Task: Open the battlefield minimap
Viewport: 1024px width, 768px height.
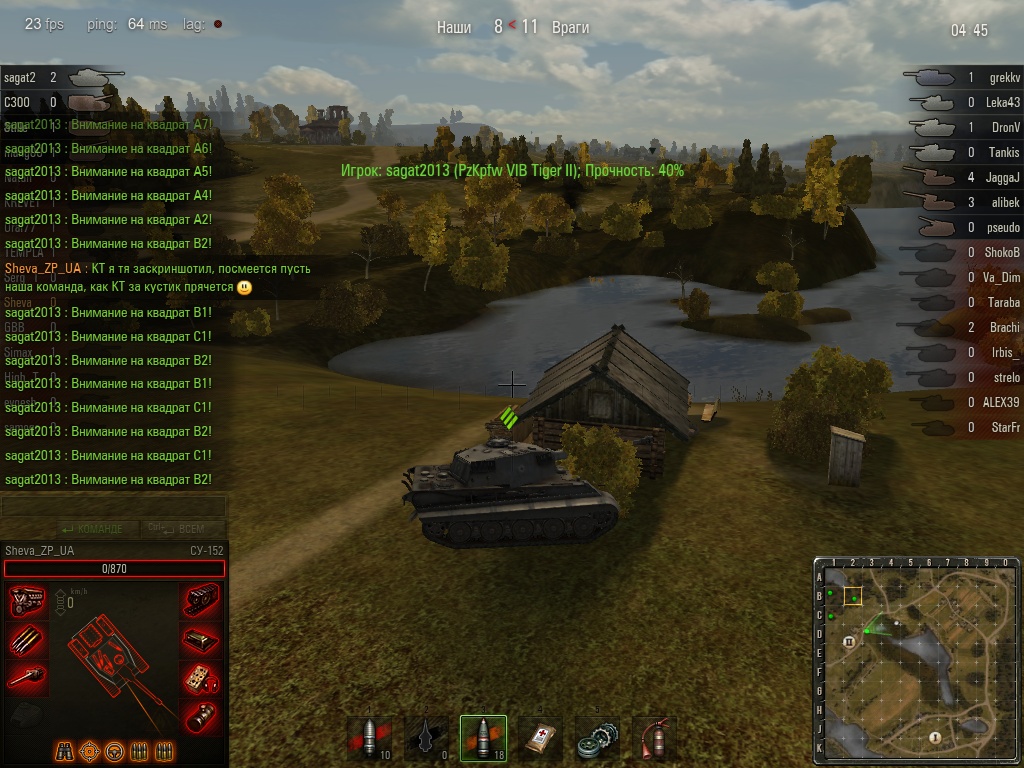Action: point(916,660)
